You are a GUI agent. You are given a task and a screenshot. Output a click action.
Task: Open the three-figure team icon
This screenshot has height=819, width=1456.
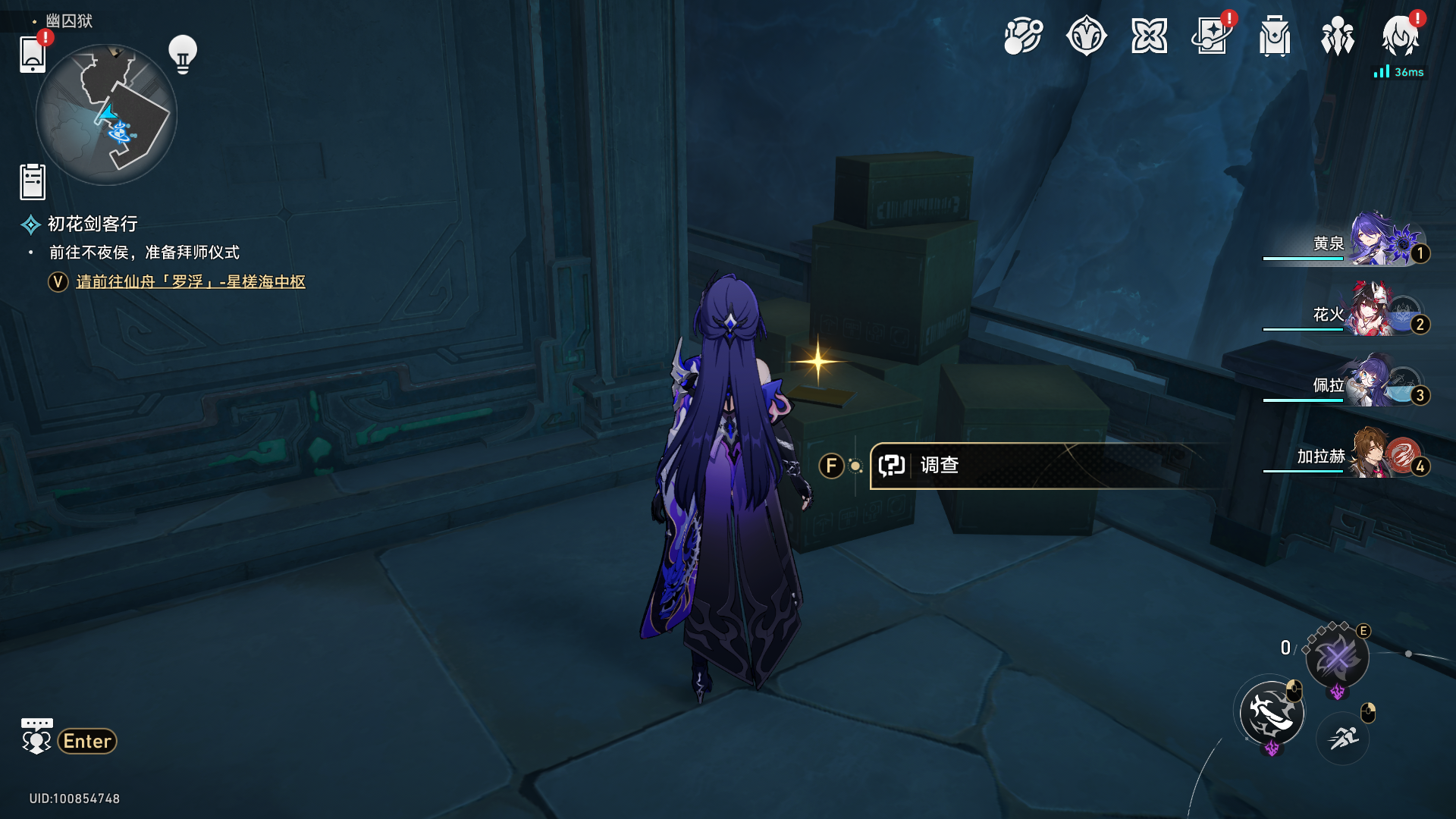[x=1338, y=36]
